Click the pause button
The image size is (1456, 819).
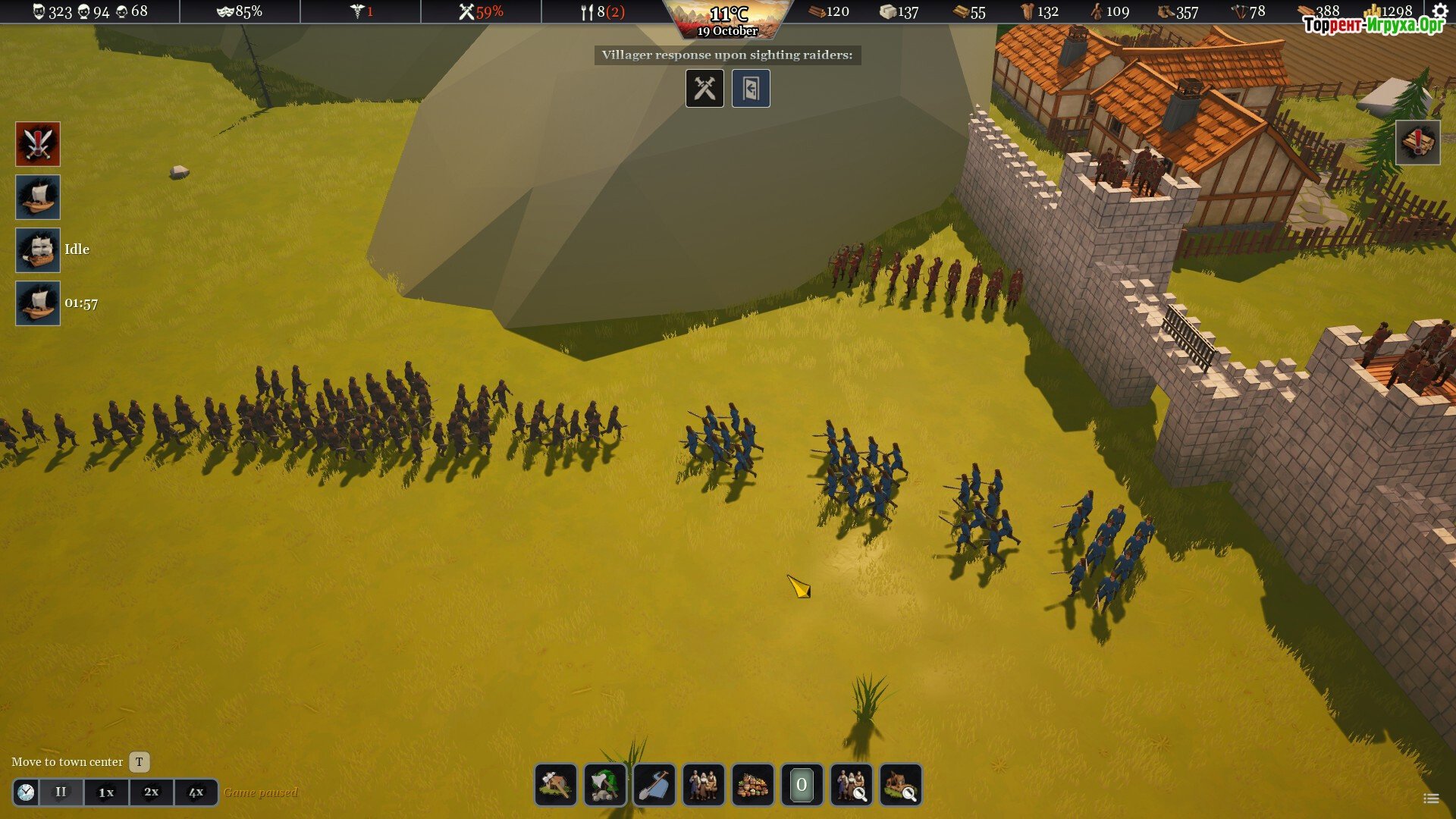click(x=61, y=792)
